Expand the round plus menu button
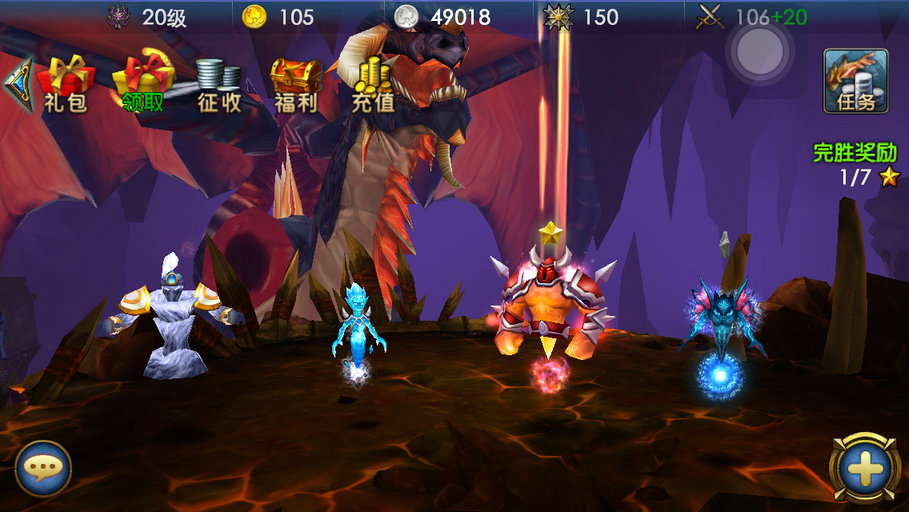 click(865, 467)
